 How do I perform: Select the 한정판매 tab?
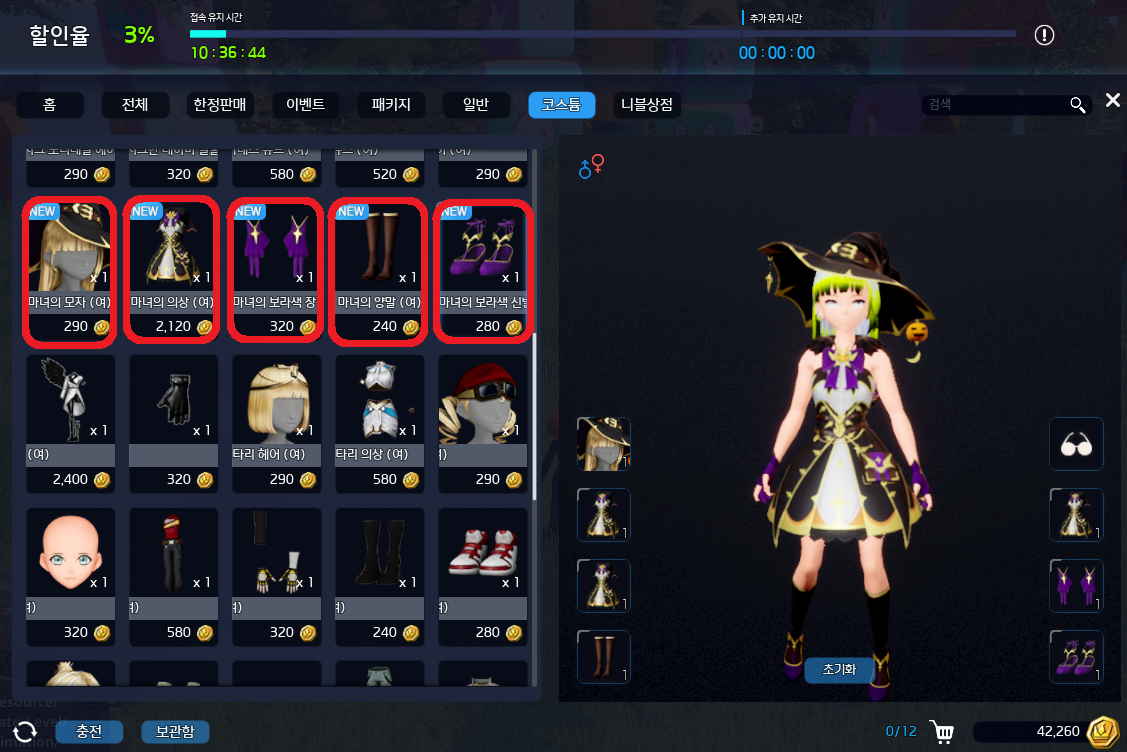219,105
